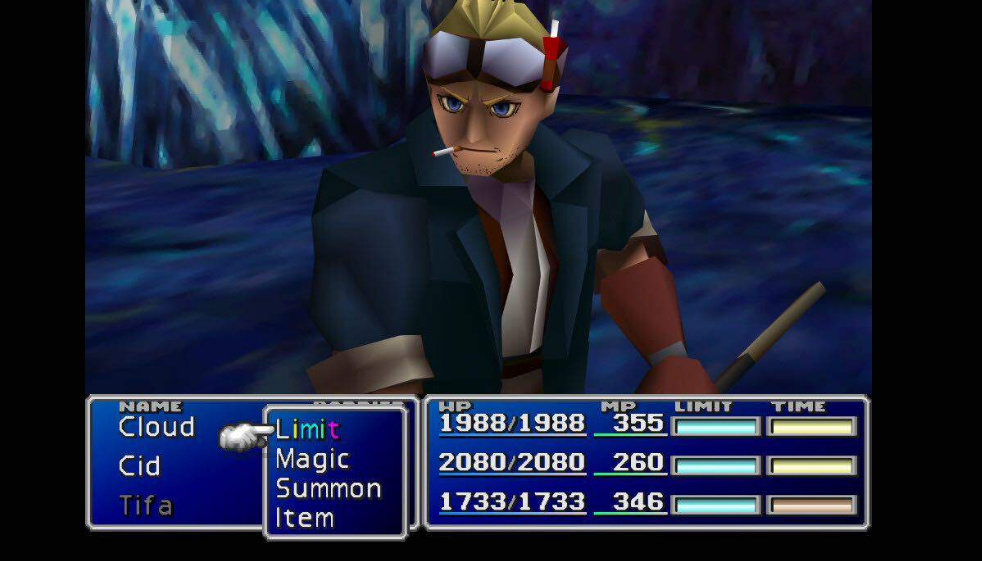The image size is (982, 561).
Task: Choose the Magic command
Action: coord(312,460)
